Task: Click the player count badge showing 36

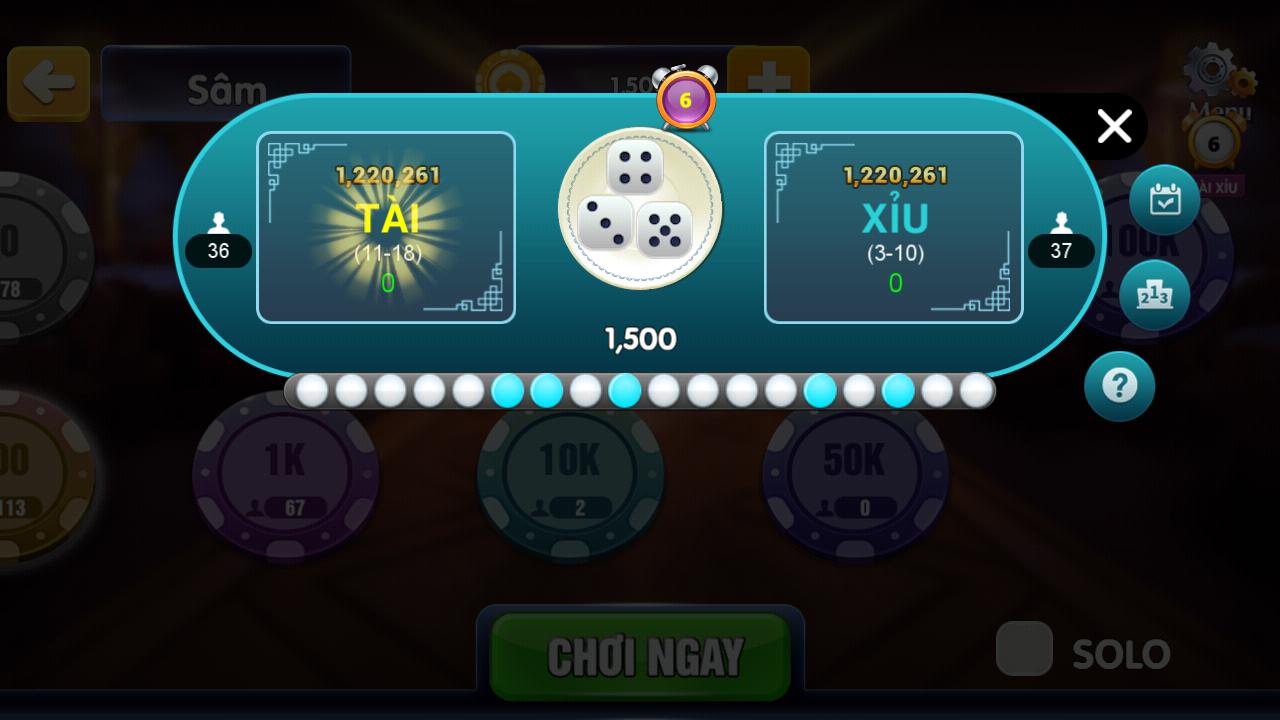Action: pos(218,251)
